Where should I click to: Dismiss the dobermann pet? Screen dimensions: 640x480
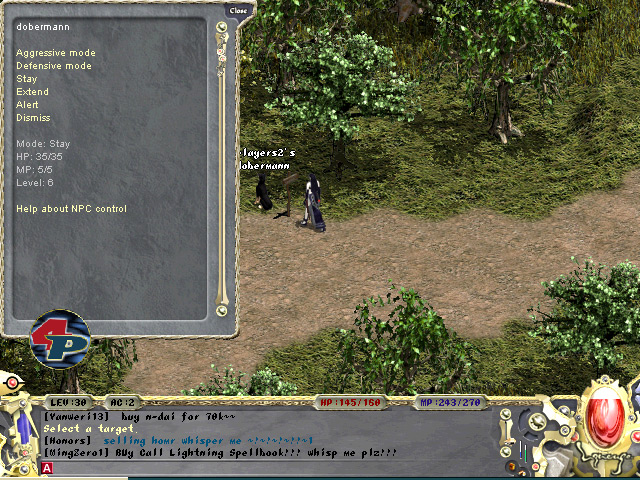click(x=33, y=117)
